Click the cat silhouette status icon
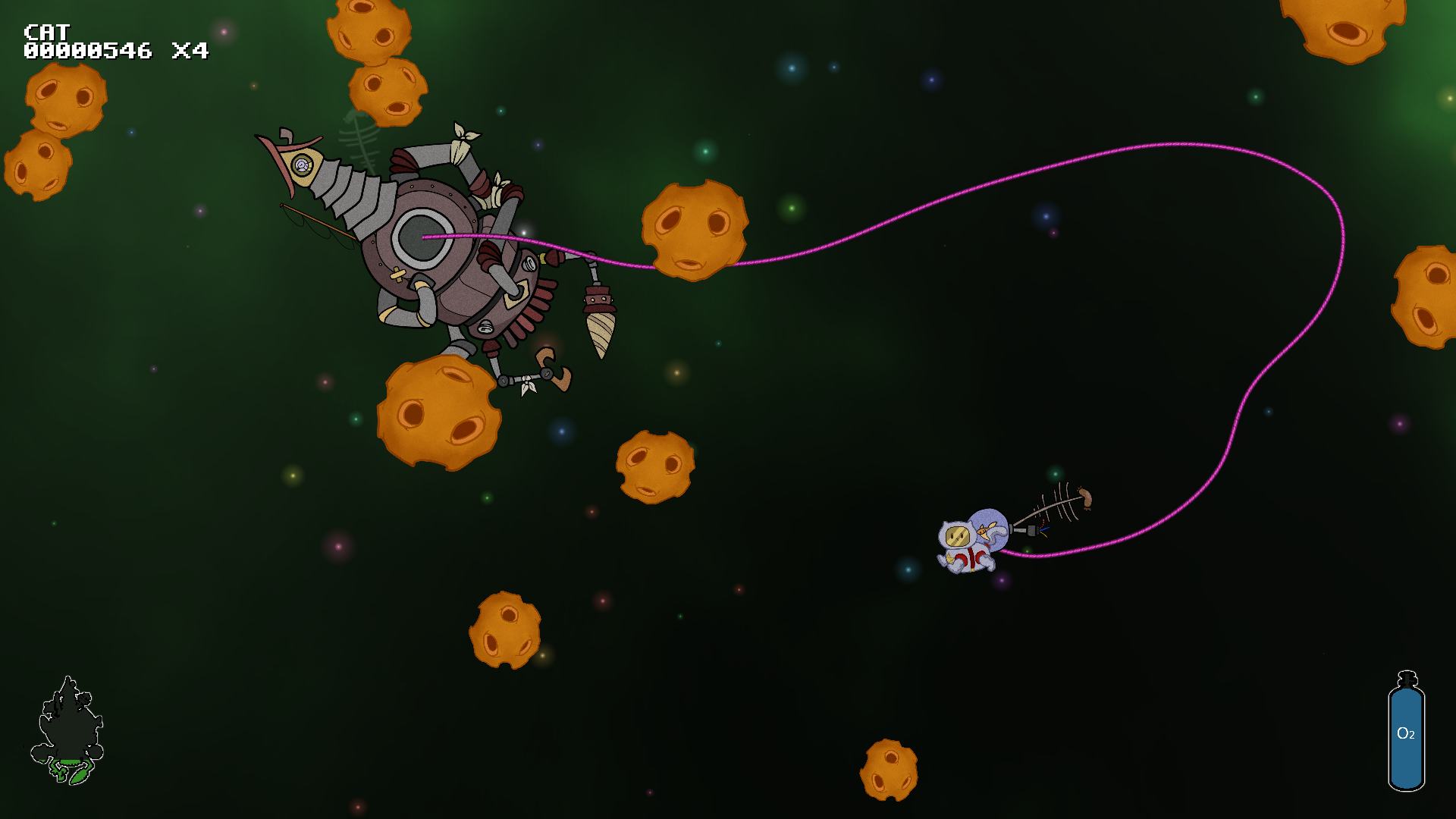Screen dimensions: 1456x819 click(x=68, y=730)
